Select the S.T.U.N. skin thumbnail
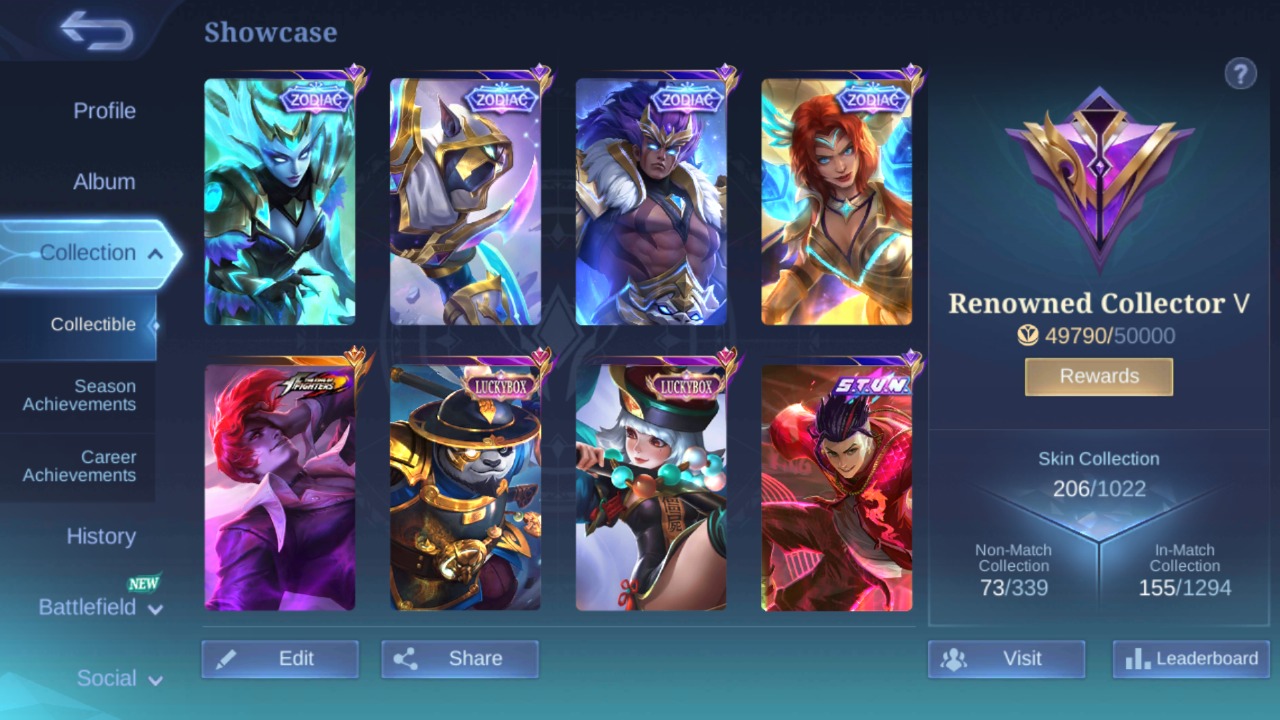The image size is (1280, 720). 837,487
